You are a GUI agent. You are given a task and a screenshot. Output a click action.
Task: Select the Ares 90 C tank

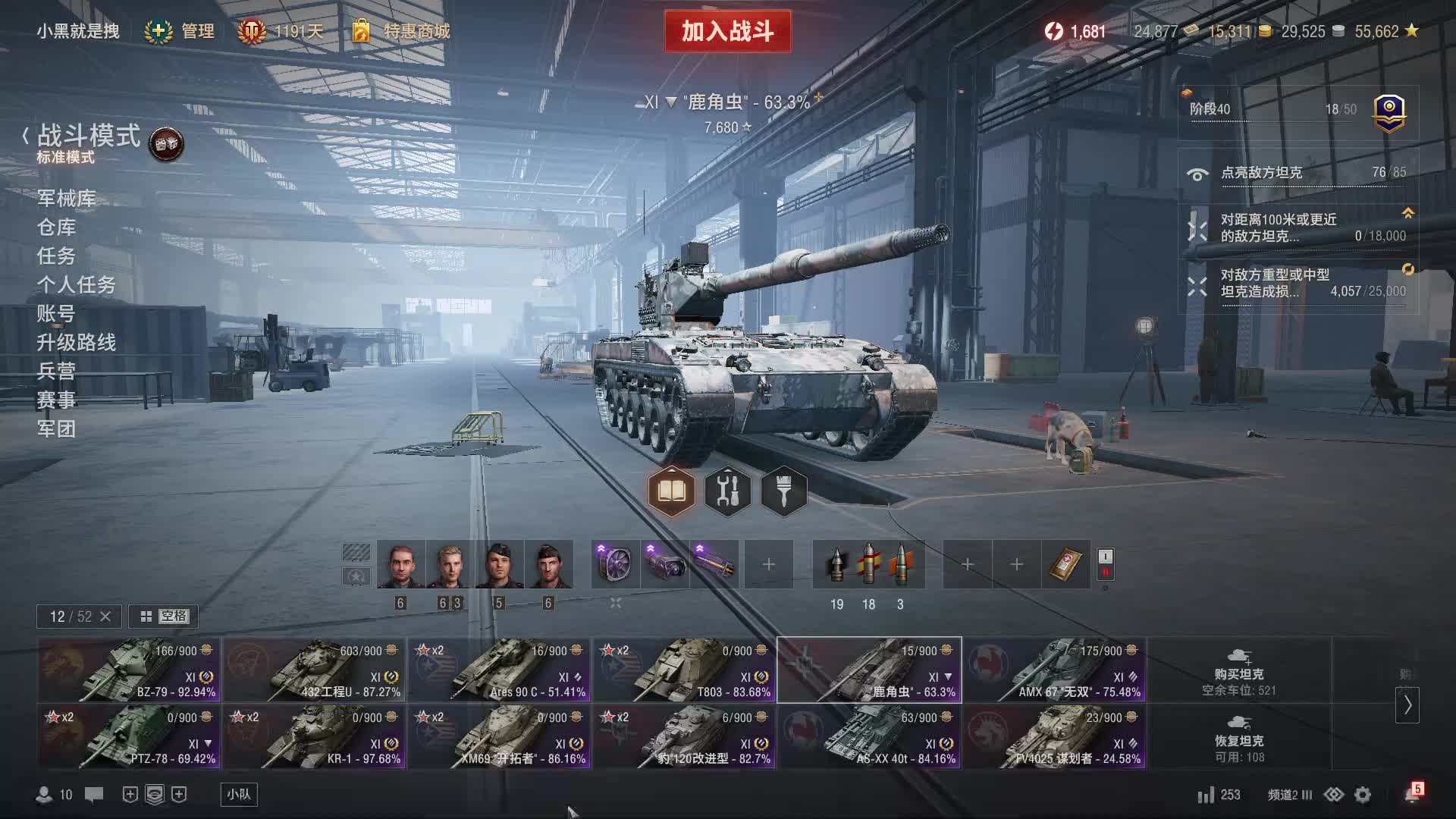click(x=499, y=670)
